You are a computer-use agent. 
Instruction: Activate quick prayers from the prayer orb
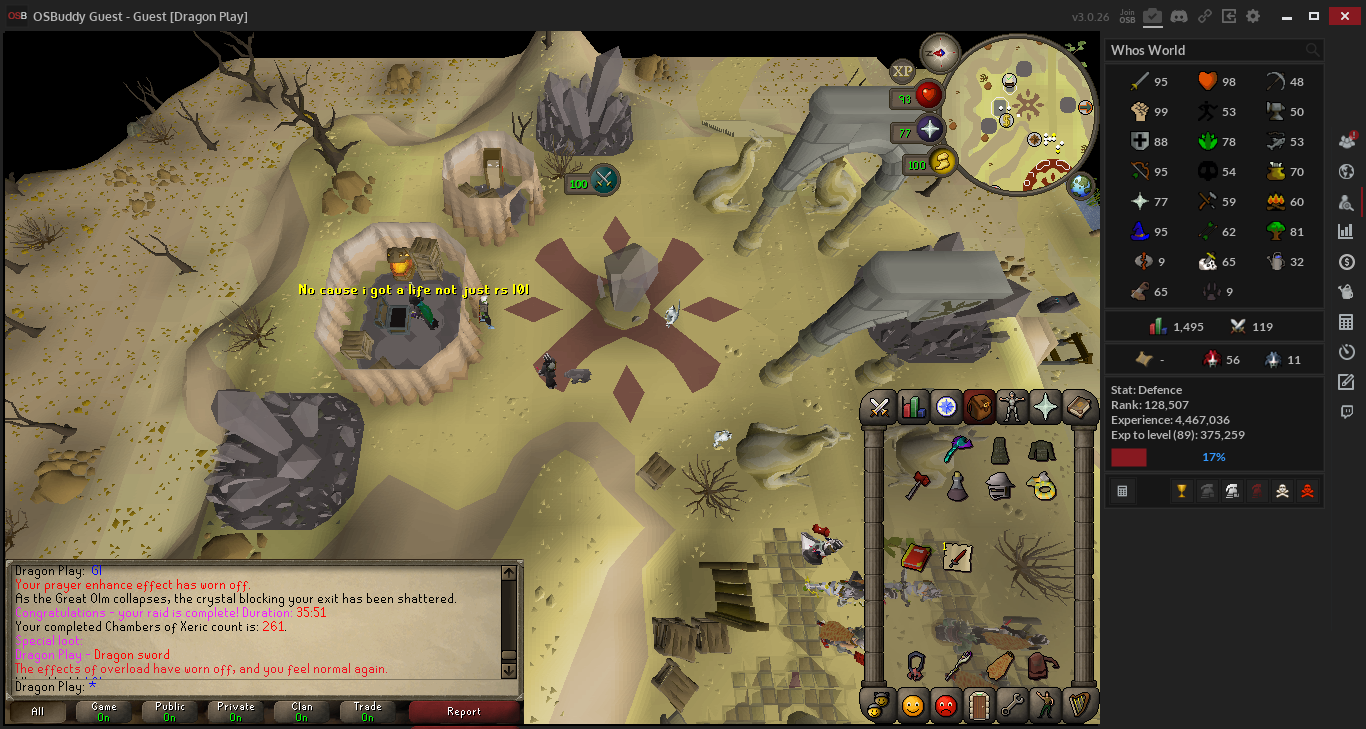930,130
